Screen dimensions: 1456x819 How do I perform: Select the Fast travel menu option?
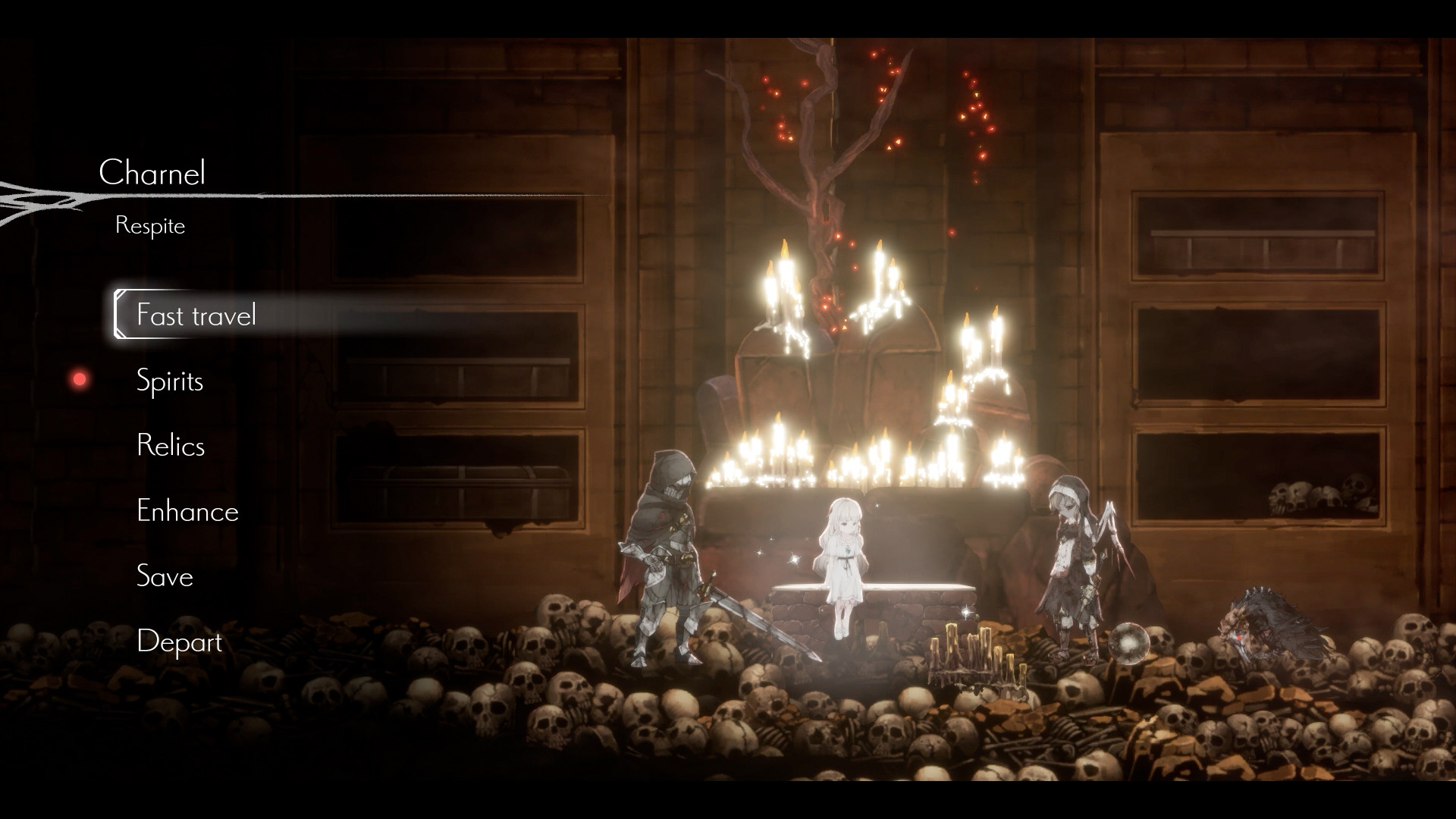(x=196, y=315)
